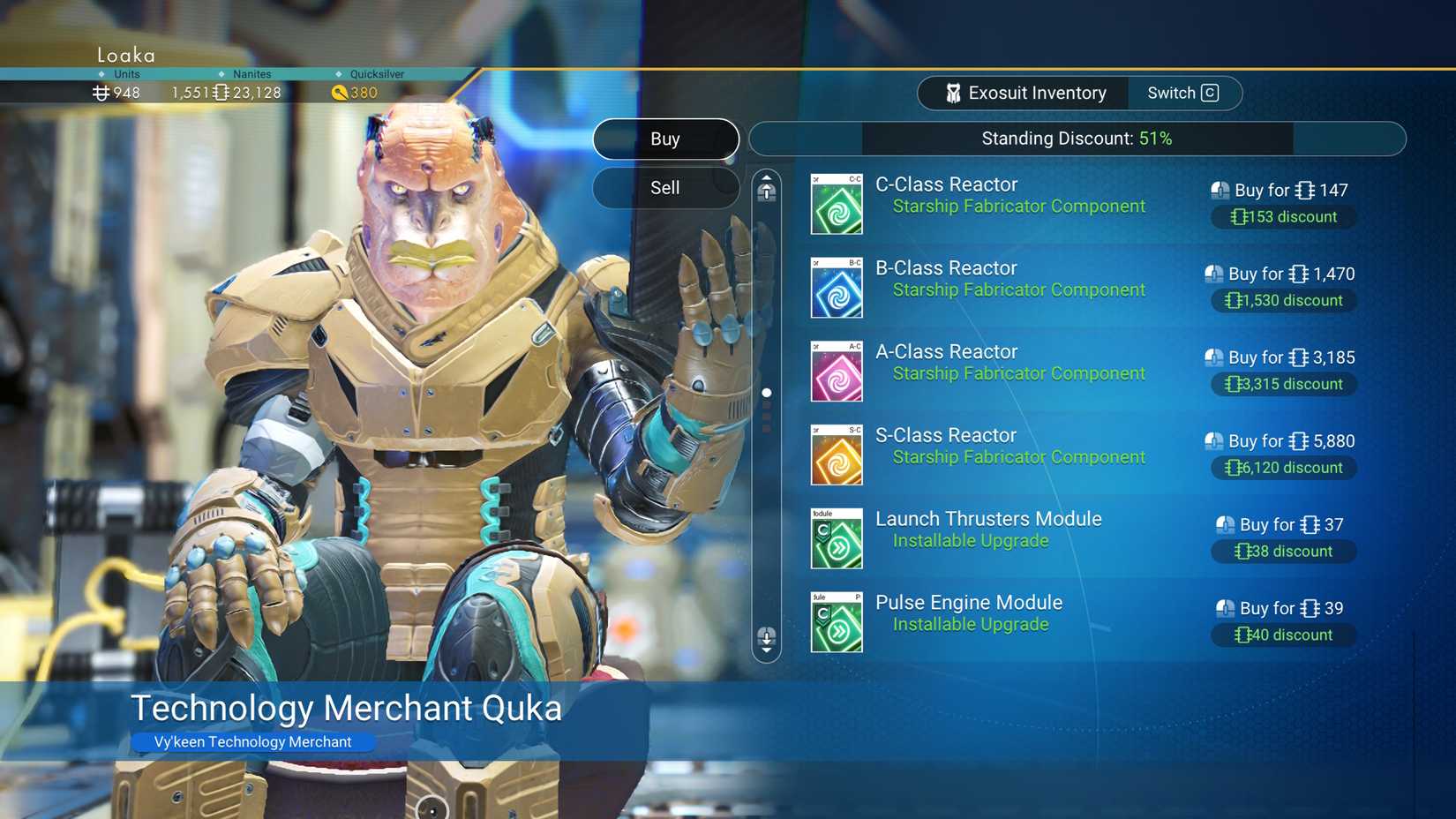Click the Standing Discount progress bar
The image size is (1456, 819).
1077,139
